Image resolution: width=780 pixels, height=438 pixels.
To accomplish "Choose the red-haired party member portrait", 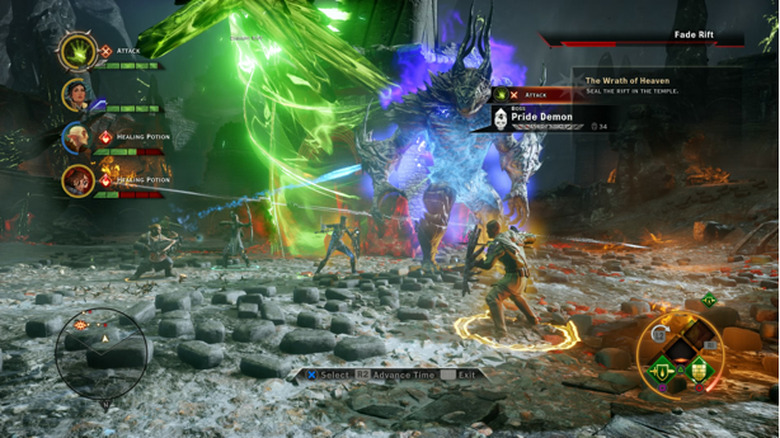I will point(77,180).
